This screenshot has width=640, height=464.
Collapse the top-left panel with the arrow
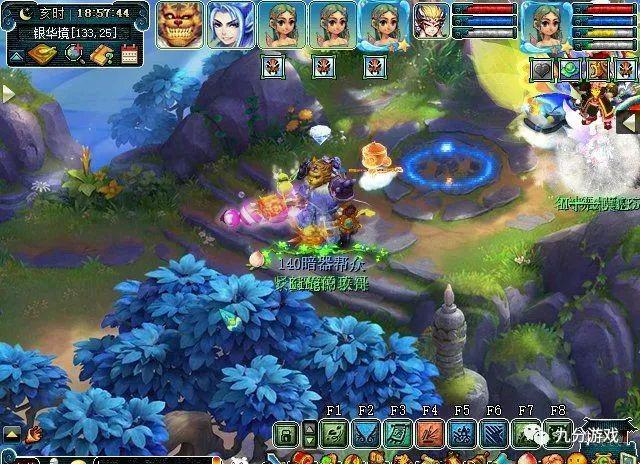click(14, 56)
